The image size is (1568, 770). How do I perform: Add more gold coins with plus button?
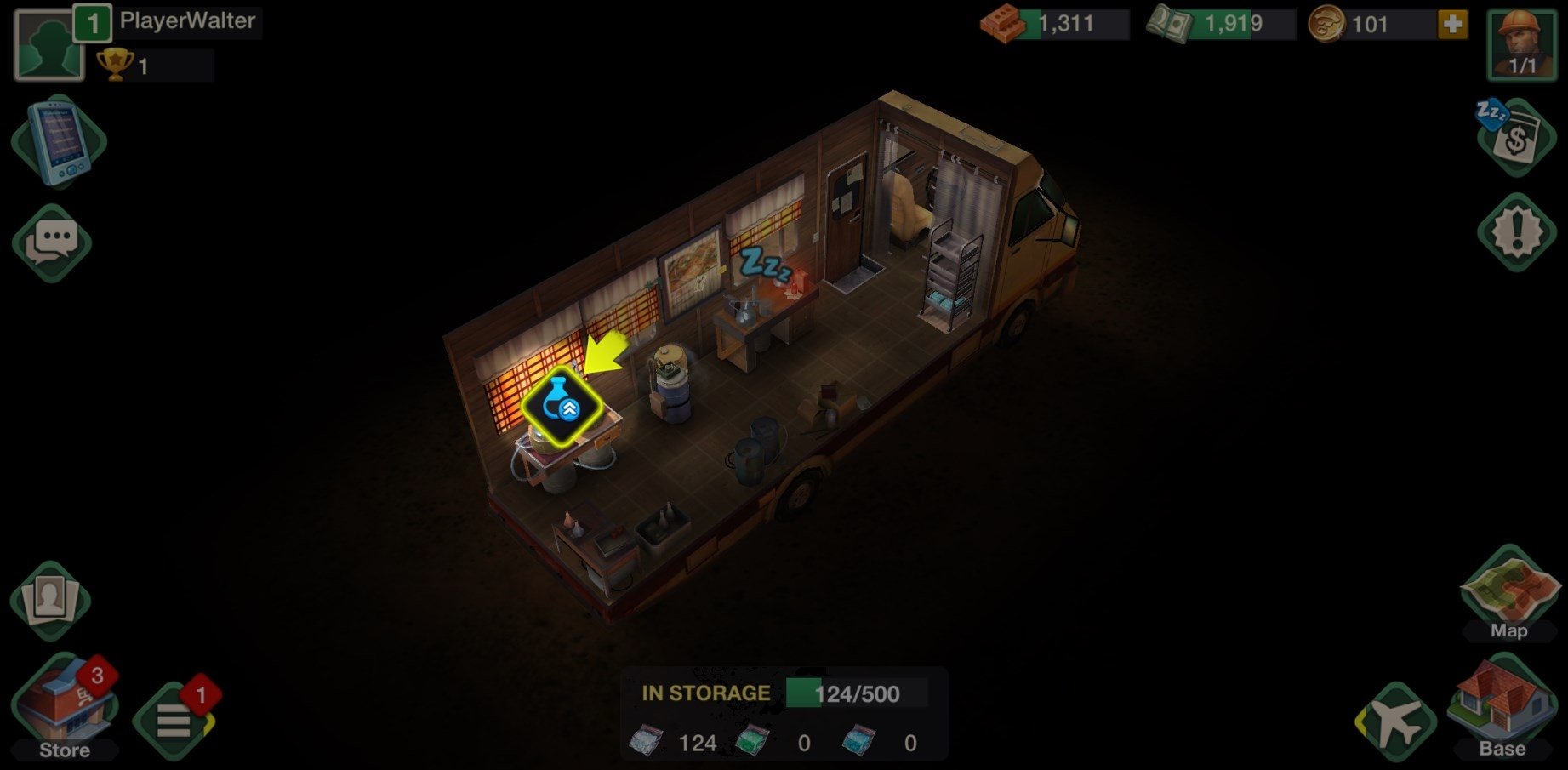(x=1452, y=24)
